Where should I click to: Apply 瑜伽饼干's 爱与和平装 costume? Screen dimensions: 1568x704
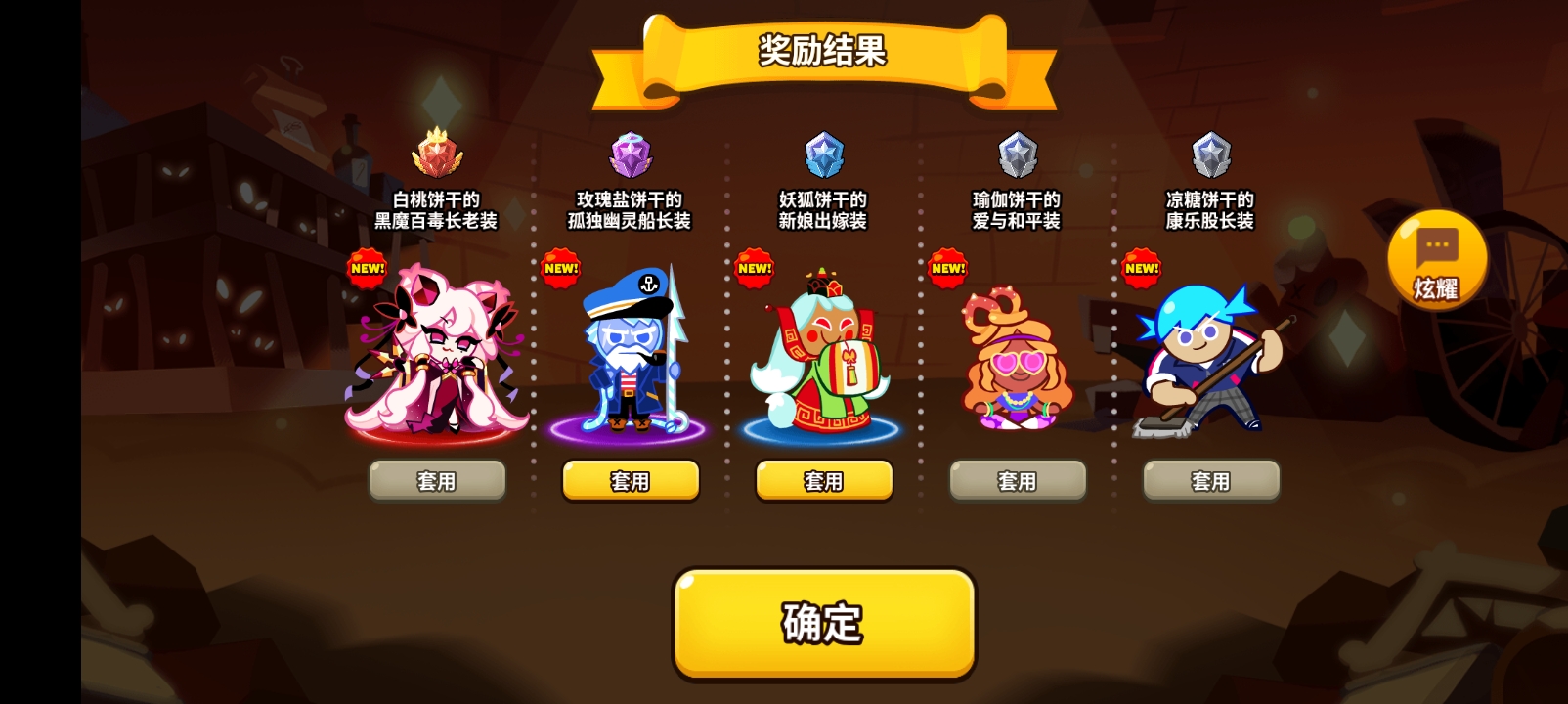point(1017,480)
